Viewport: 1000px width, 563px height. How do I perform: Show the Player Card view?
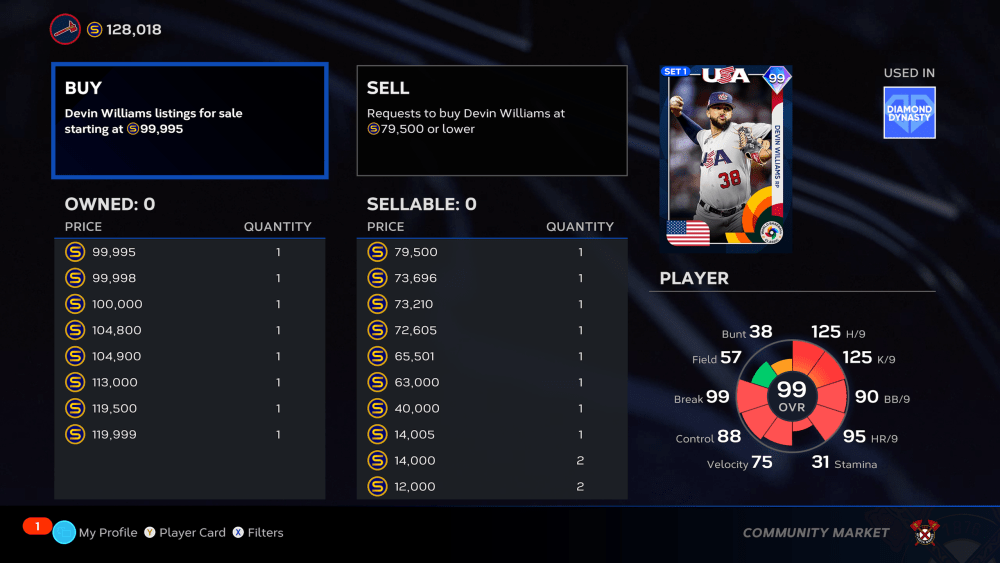click(184, 533)
